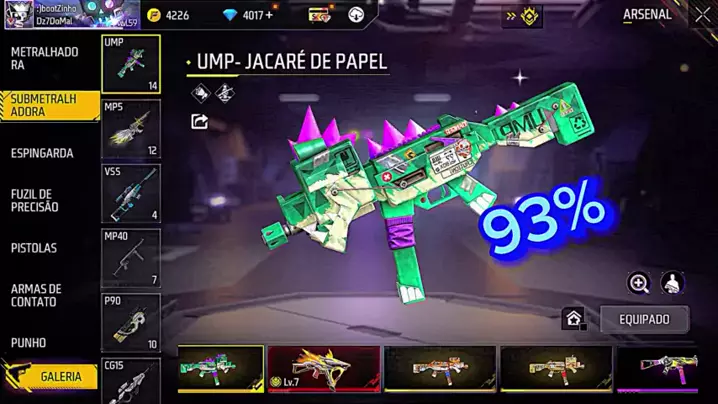Open the magnifier zoom view of weapon
The width and height of the screenshot is (718, 404).
pos(639,283)
